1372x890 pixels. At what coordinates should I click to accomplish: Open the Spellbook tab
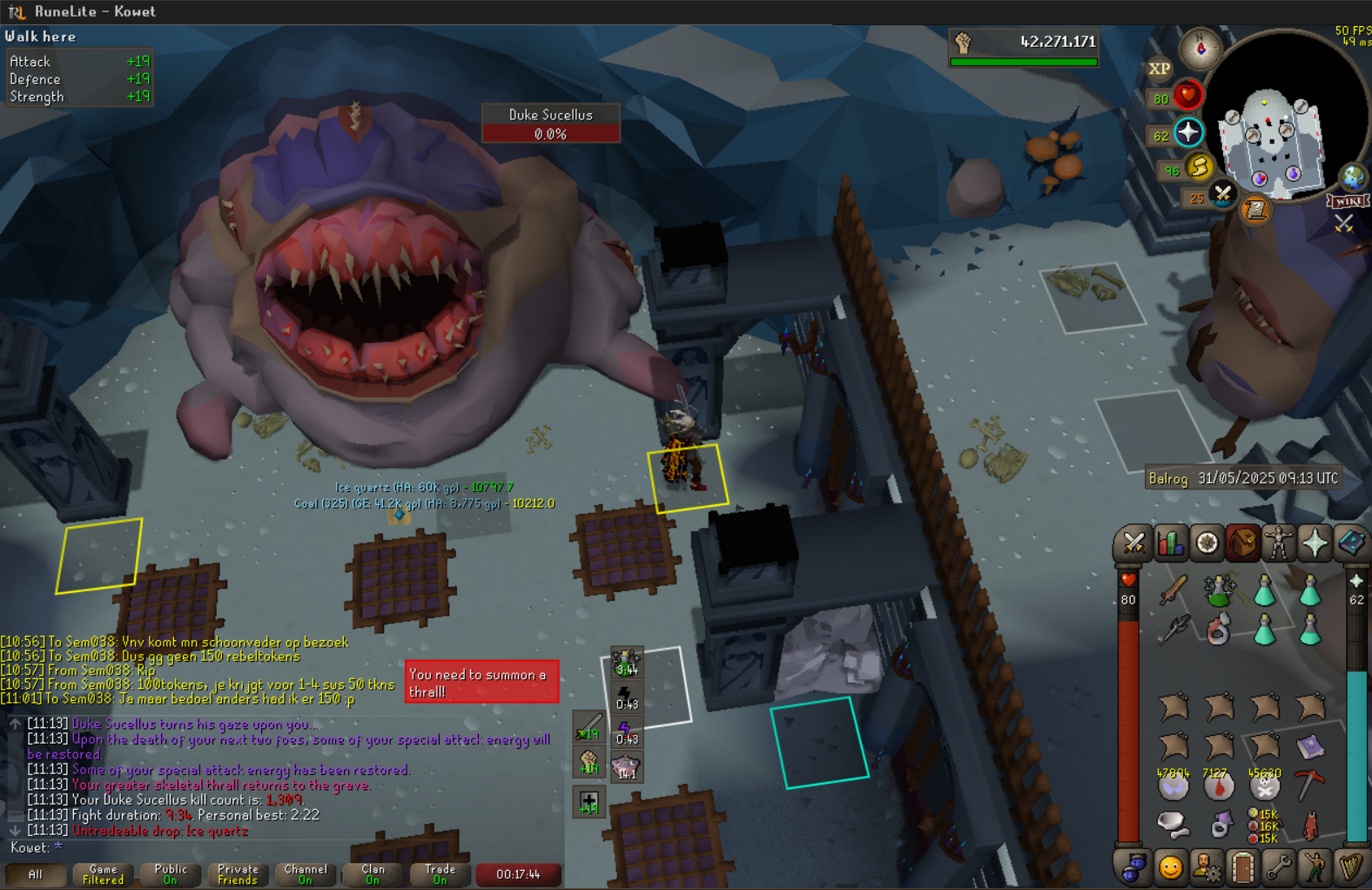coord(1350,543)
